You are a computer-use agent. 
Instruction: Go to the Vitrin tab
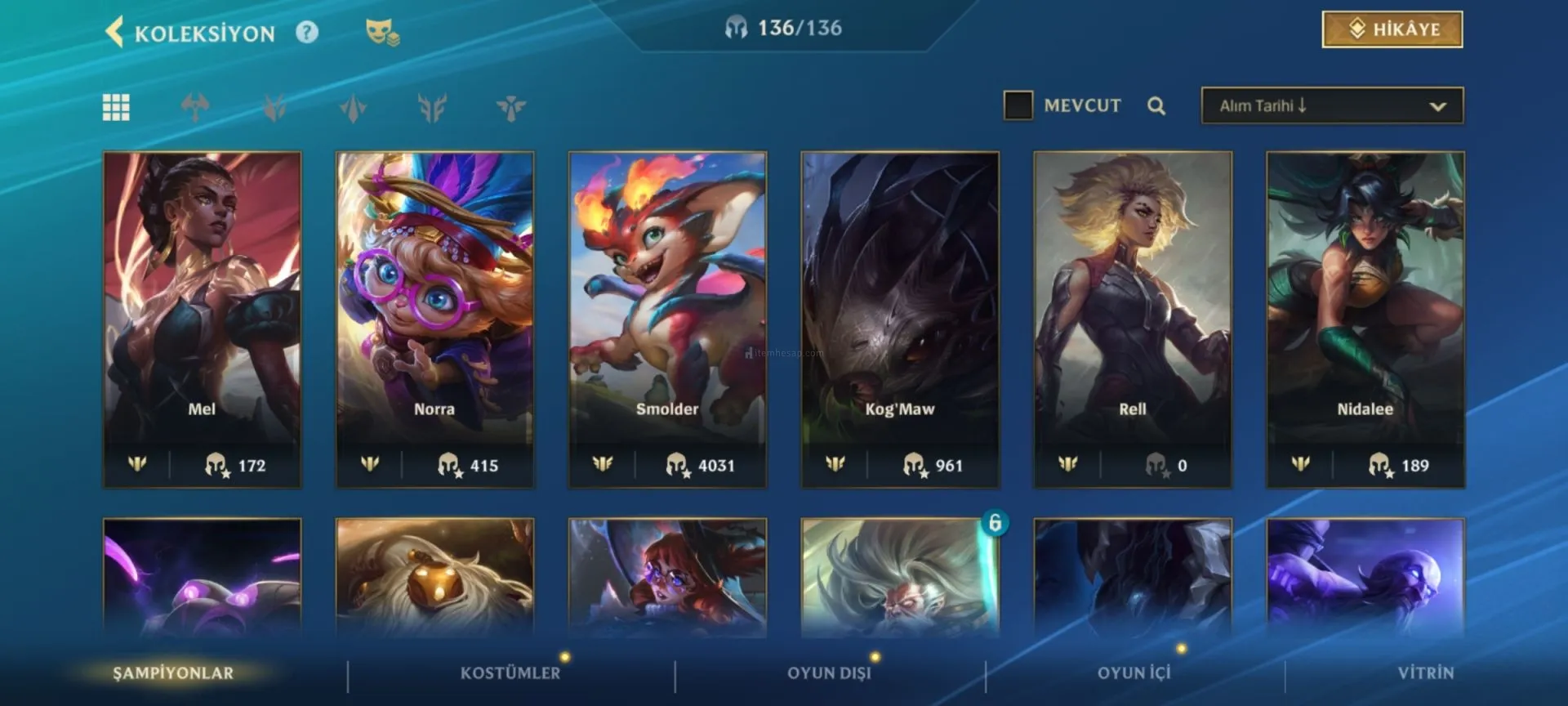(x=1425, y=672)
